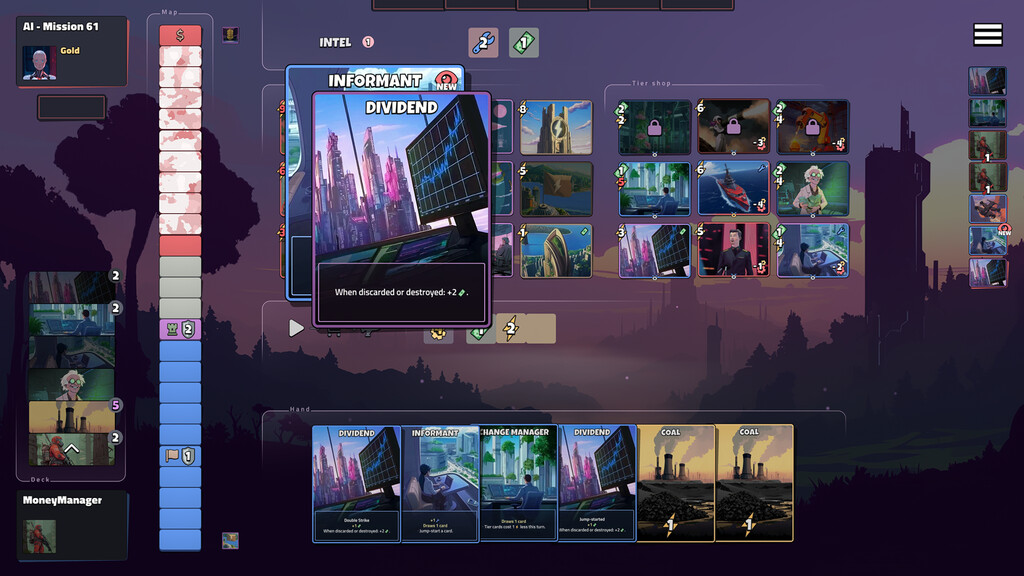Open the AI opponent portrait panel
Image resolution: width=1024 pixels, height=576 pixels.
[x=39, y=63]
